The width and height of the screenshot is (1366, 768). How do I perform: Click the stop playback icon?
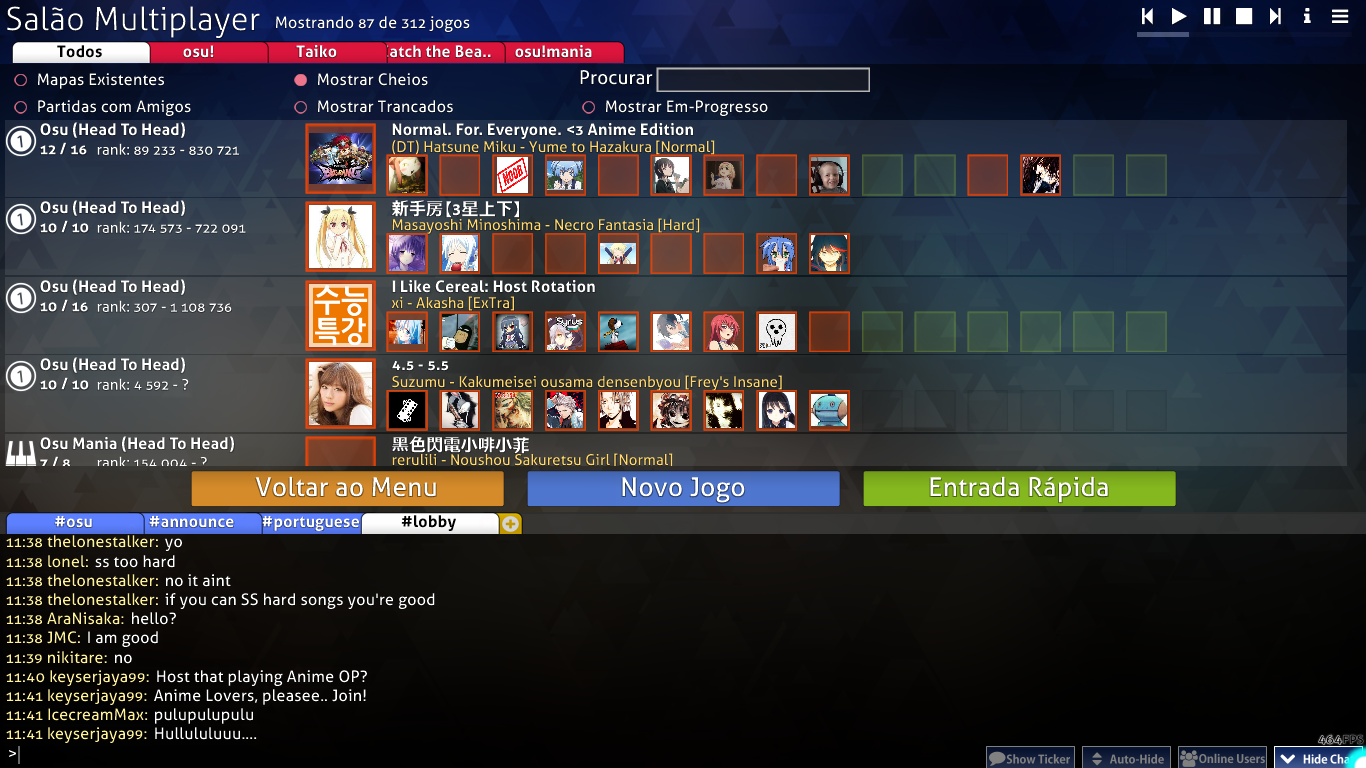(x=1242, y=16)
